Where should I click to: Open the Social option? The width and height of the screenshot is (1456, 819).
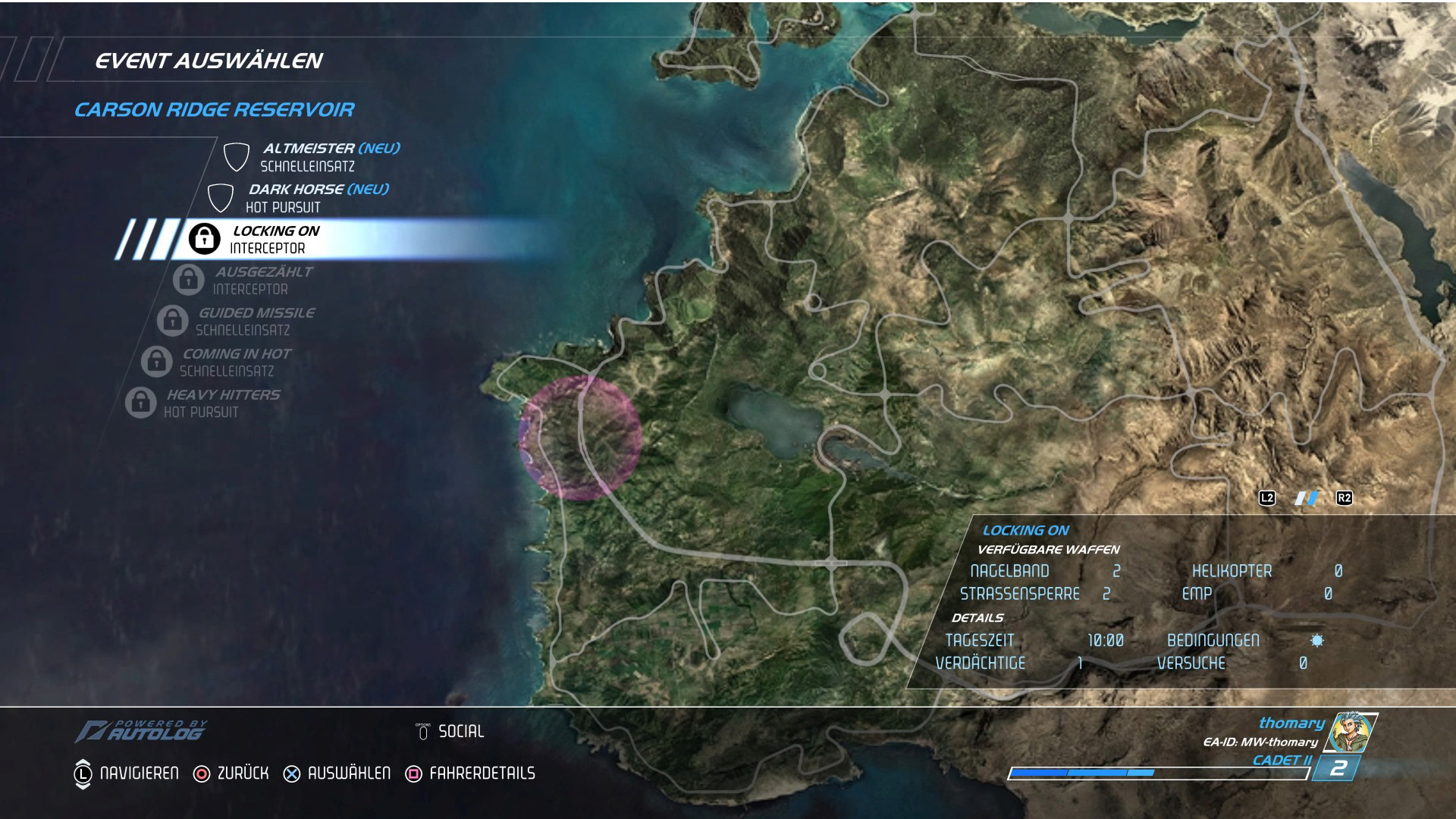coord(450,731)
